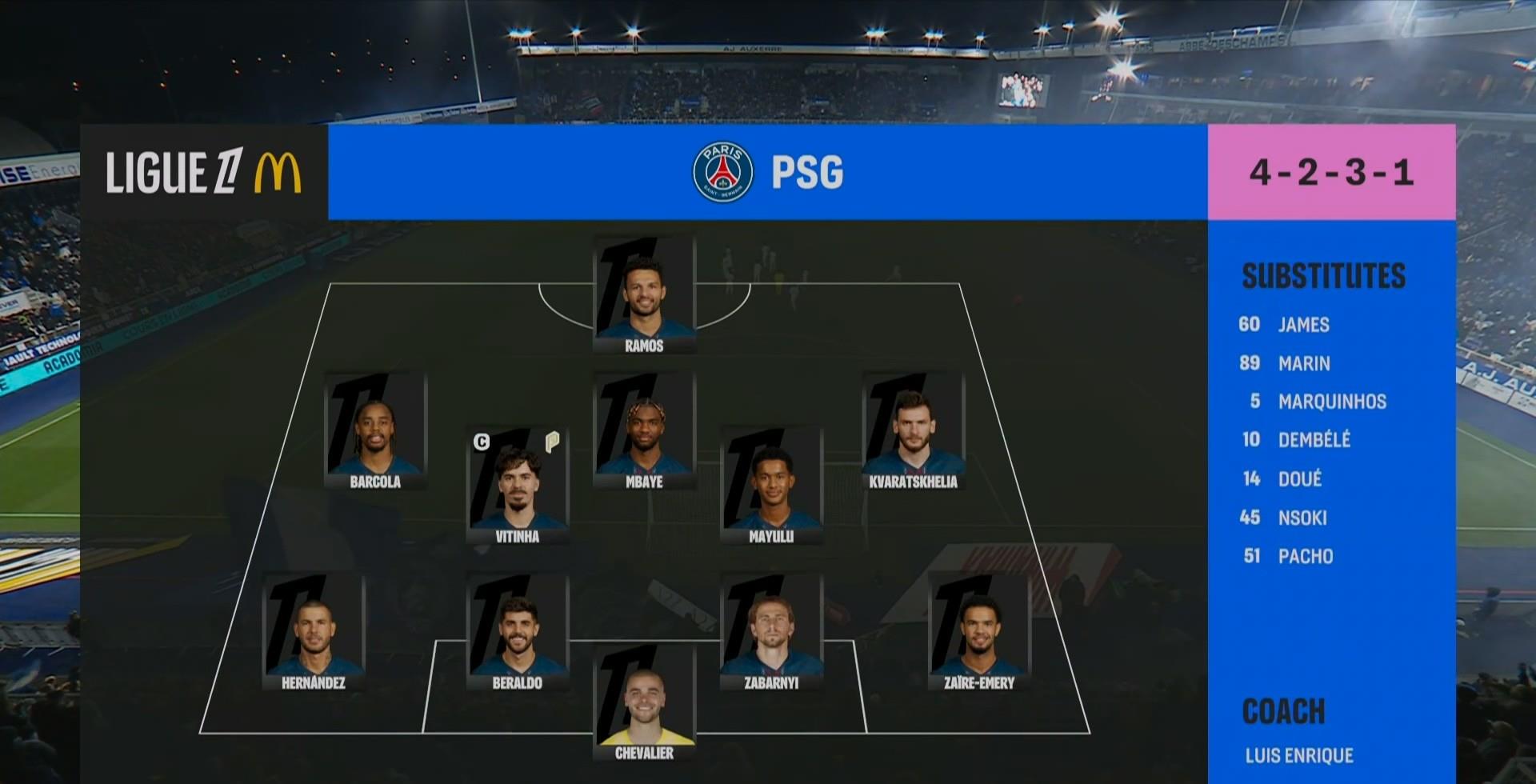Click Marquinhos in the substitutes list
The image size is (1536, 784).
tap(1331, 402)
